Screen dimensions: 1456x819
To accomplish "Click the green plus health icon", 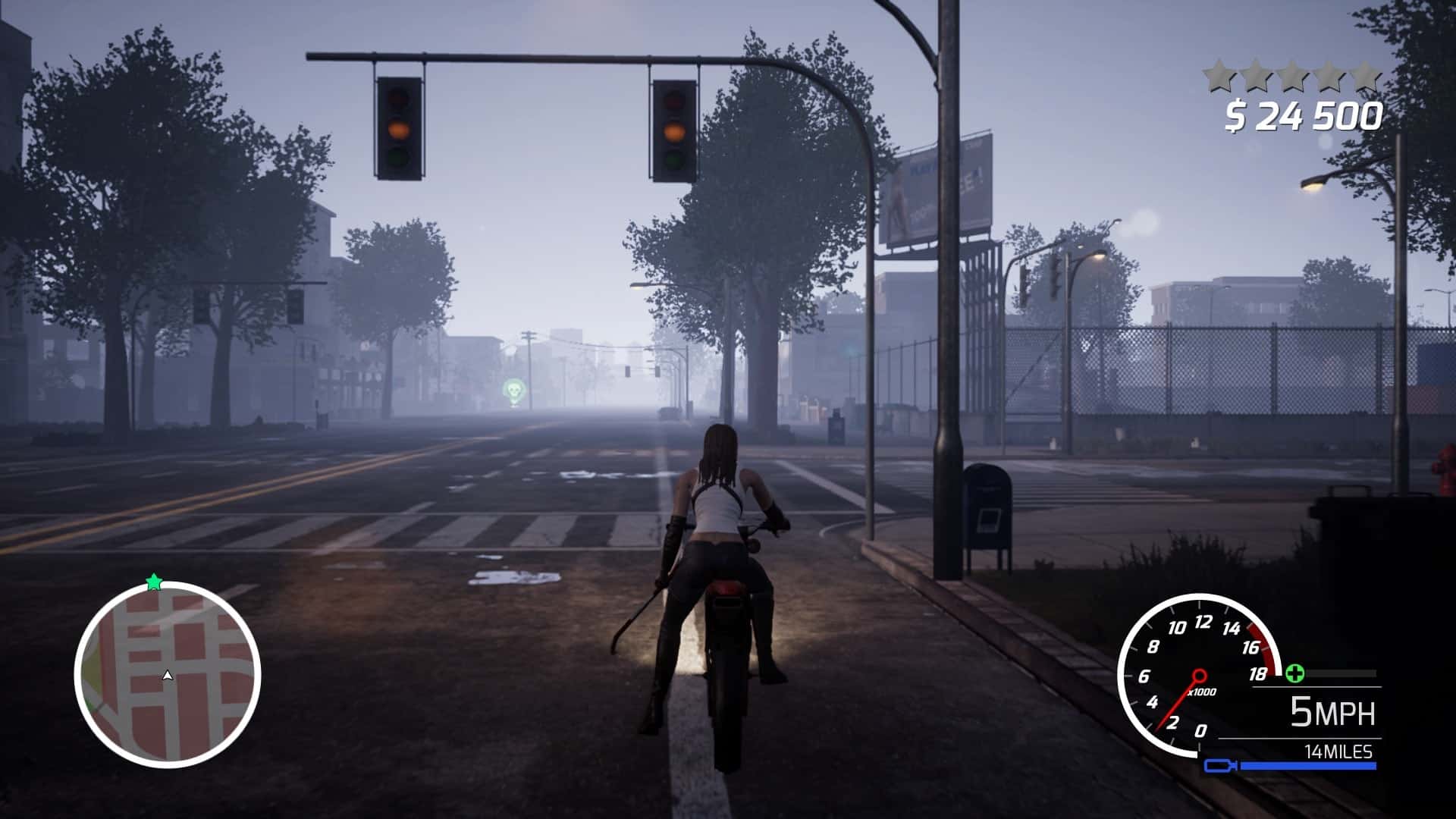I will point(1294,673).
